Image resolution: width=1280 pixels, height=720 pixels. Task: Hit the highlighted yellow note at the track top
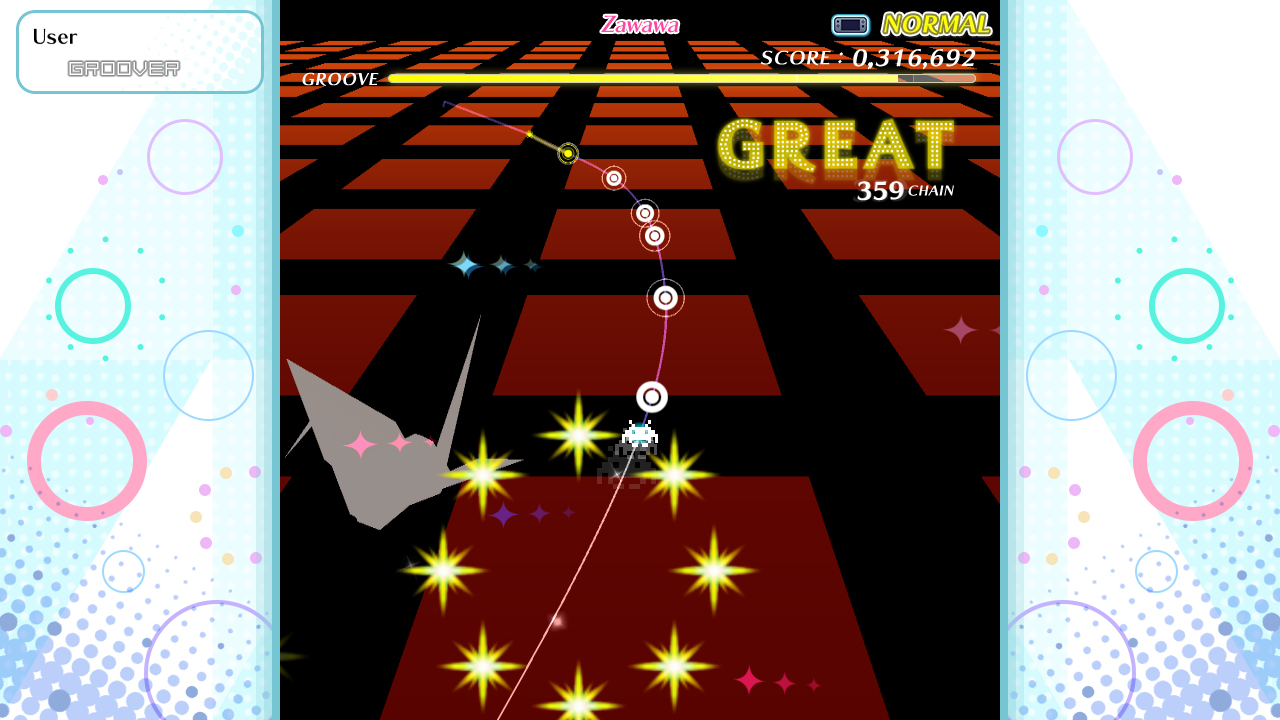coord(566,154)
